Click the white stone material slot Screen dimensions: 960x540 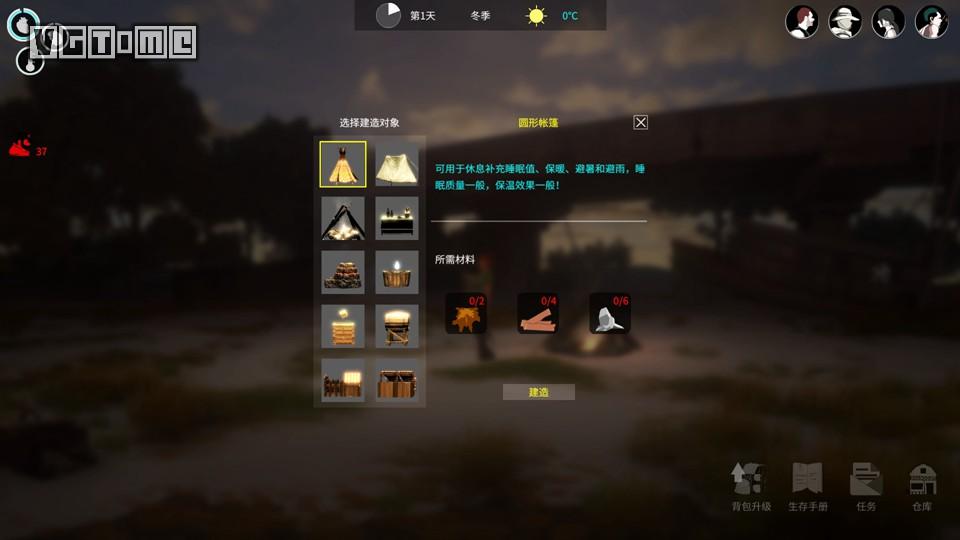610,313
